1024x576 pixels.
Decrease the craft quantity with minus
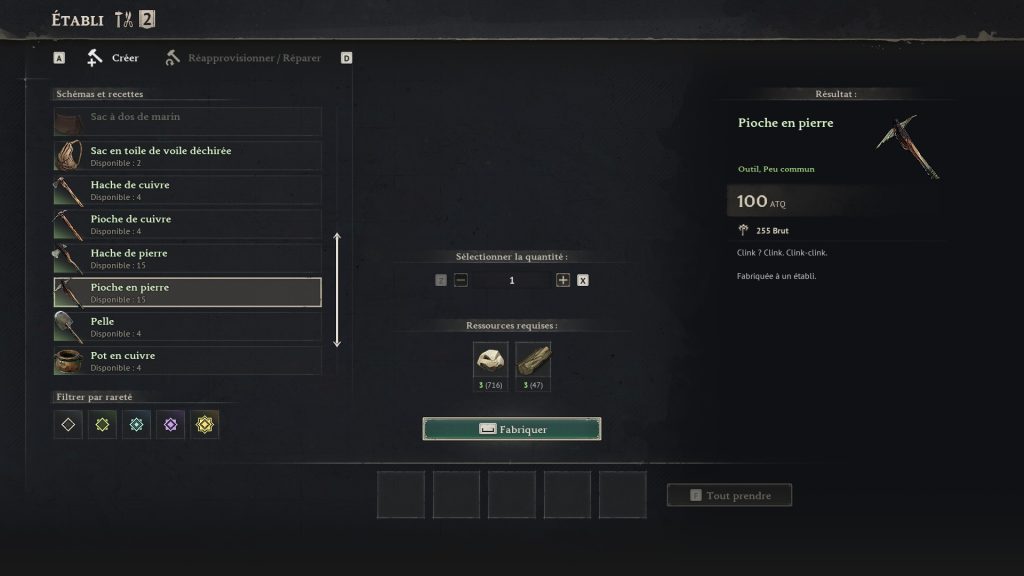point(461,281)
